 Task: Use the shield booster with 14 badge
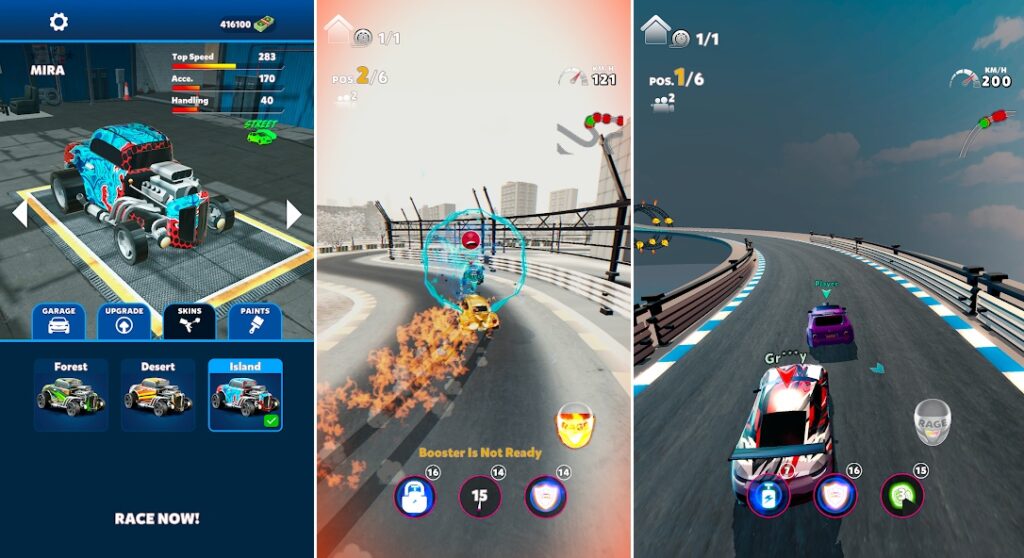click(546, 495)
